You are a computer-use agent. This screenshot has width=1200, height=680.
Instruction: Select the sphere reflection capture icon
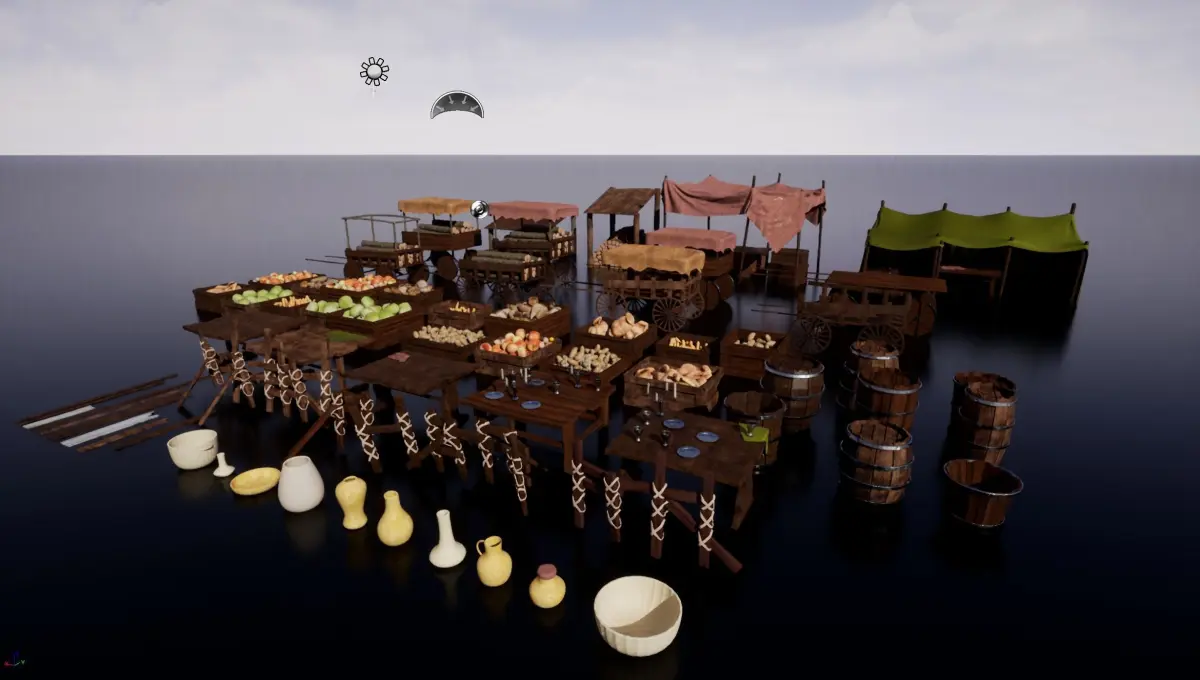[x=479, y=209]
